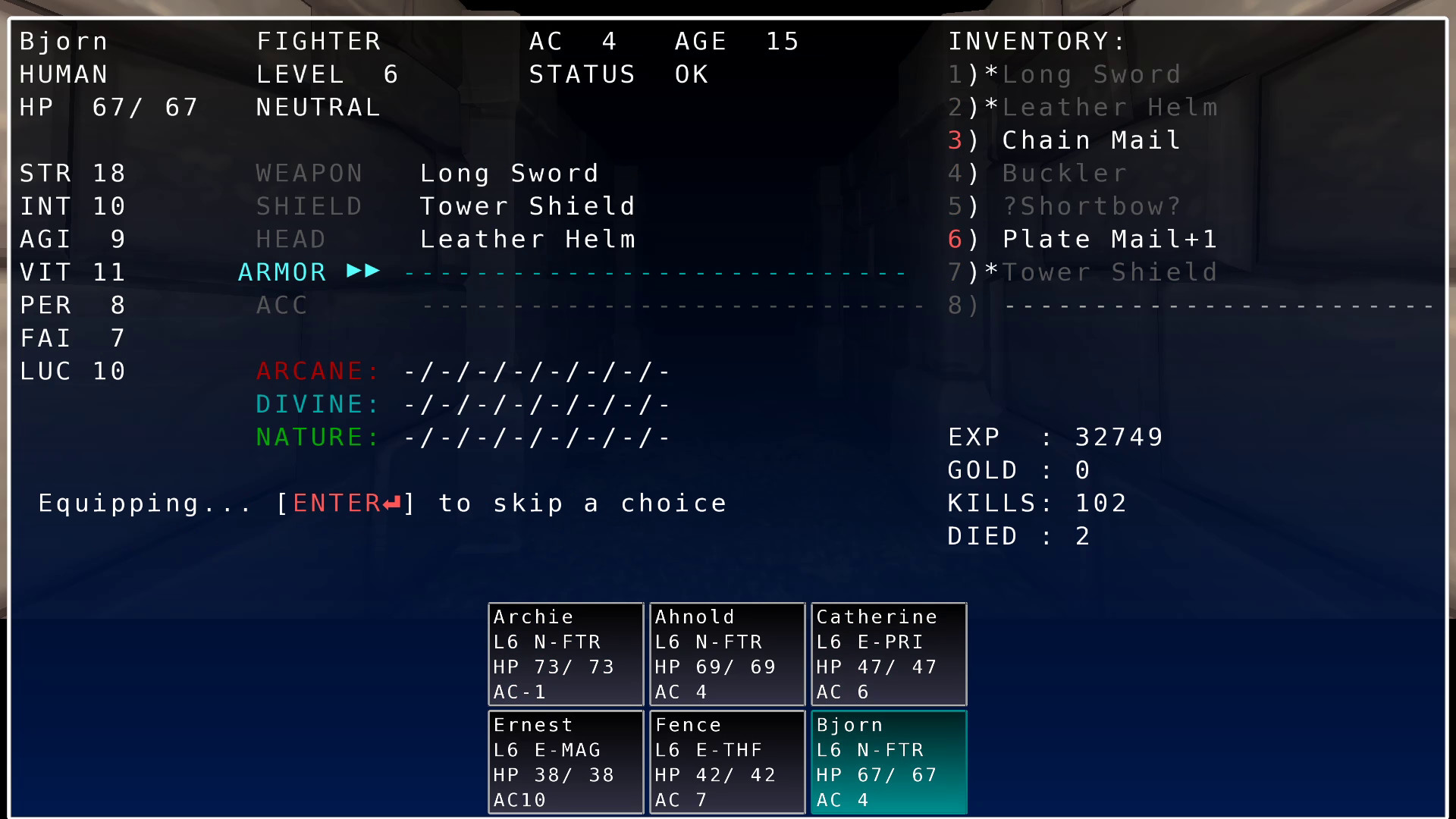This screenshot has height=819, width=1456.
Task: Open the WEAPON equipment slot
Action: pyautogui.click(x=309, y=172)
